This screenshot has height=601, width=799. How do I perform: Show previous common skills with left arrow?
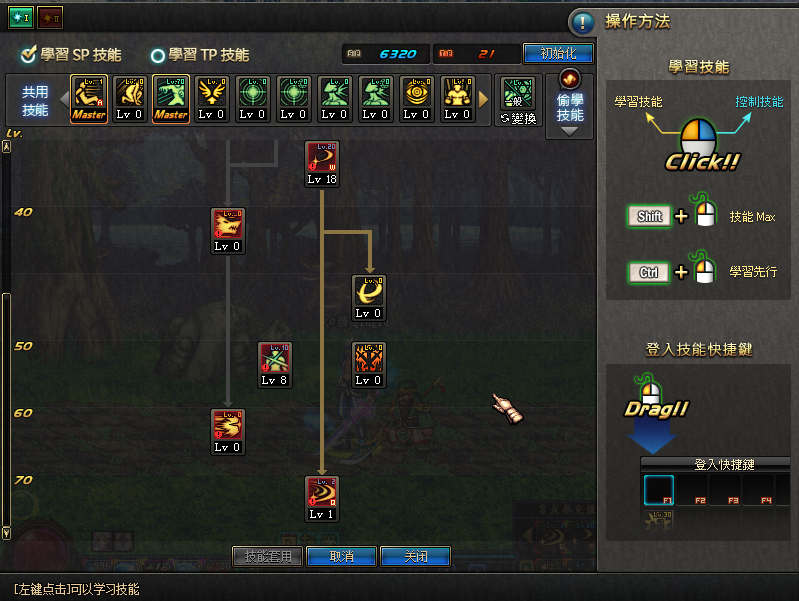[64, 99]
